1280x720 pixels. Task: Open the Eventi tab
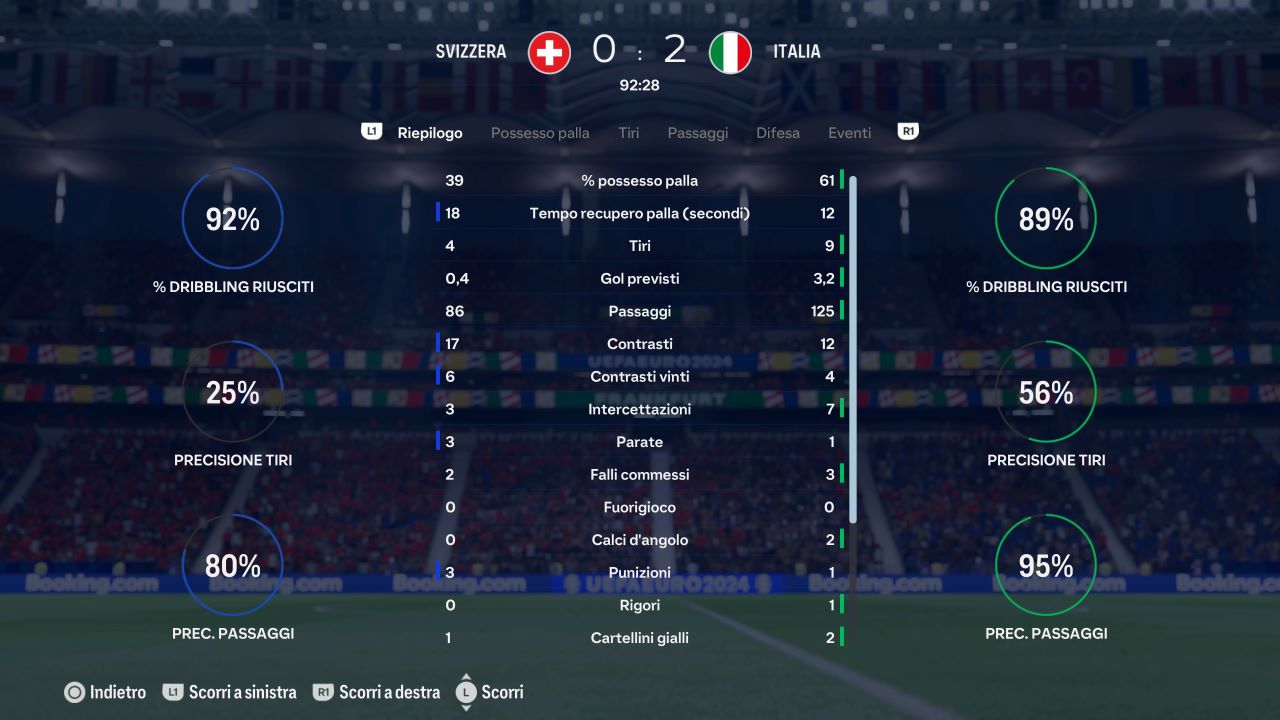(x=849, y=132)
